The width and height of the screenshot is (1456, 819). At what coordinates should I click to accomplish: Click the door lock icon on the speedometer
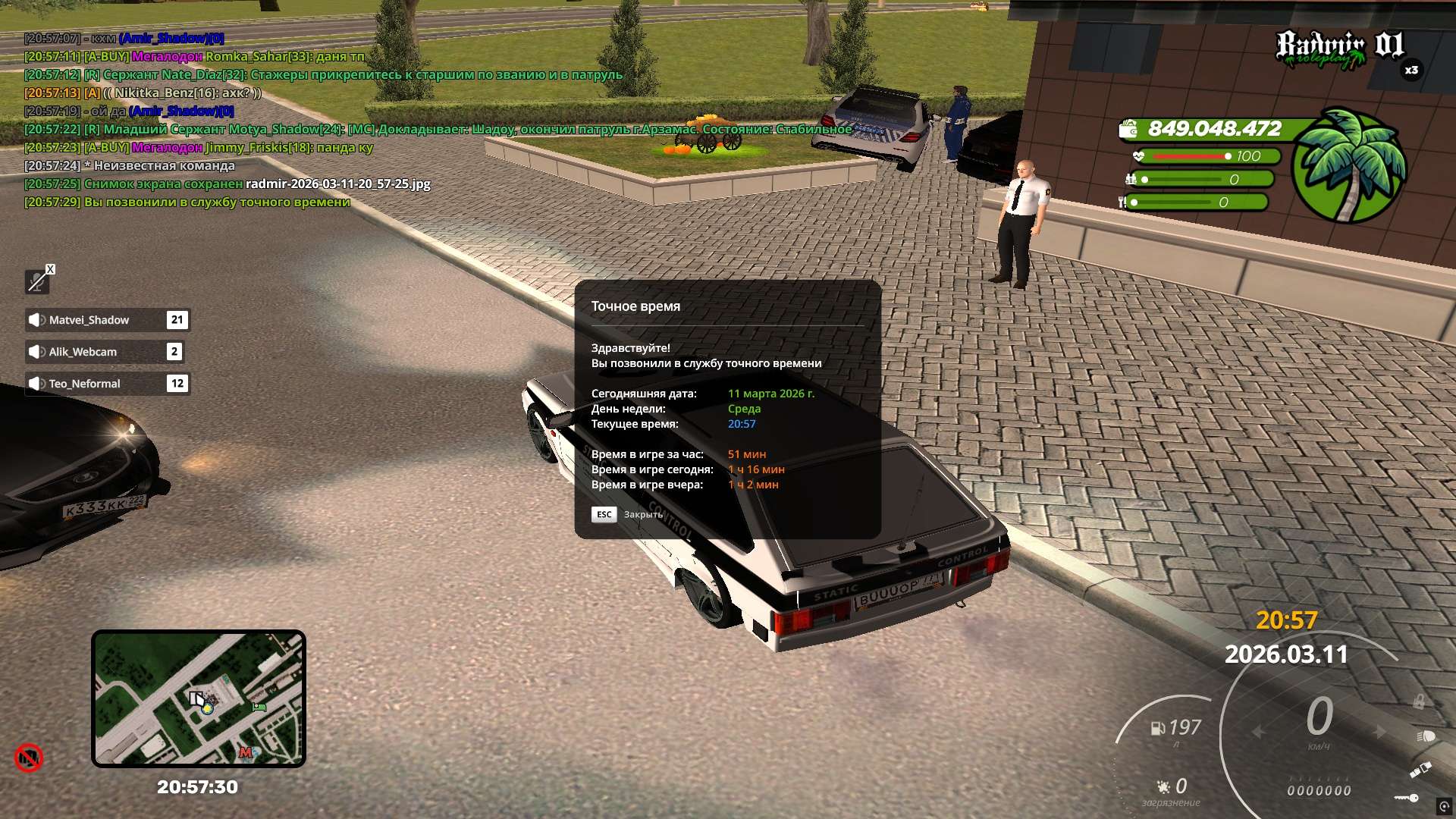pyautogui.click(x=1418, y=702)
